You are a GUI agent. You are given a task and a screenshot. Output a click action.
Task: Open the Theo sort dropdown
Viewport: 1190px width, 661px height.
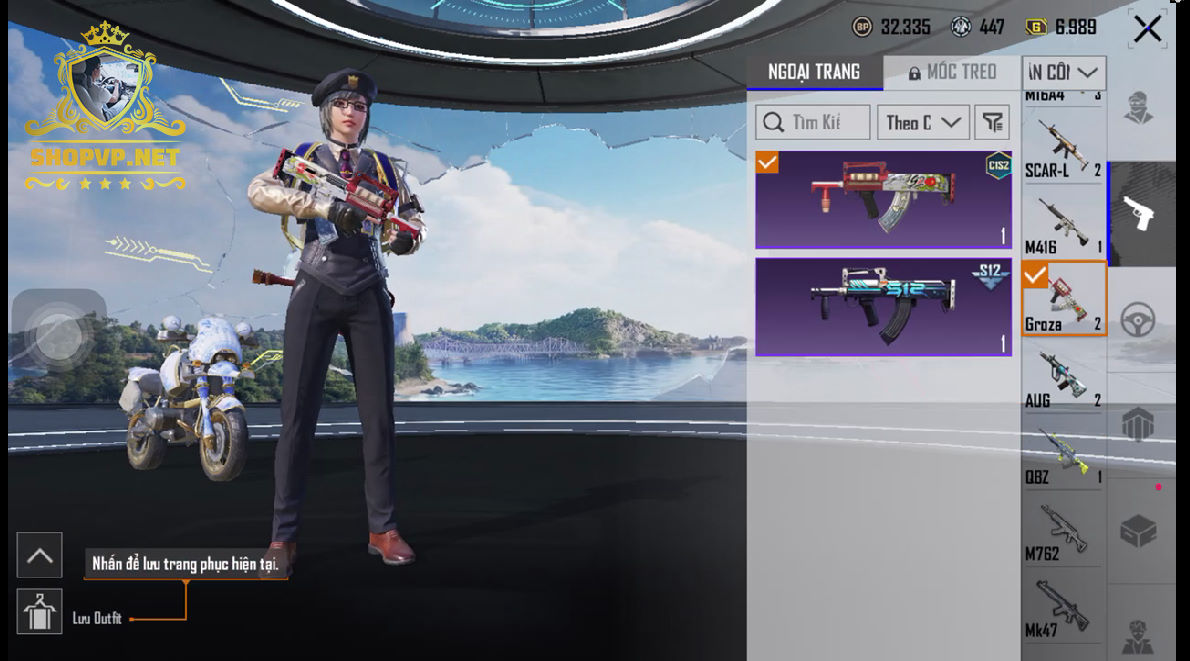(923, 123)
